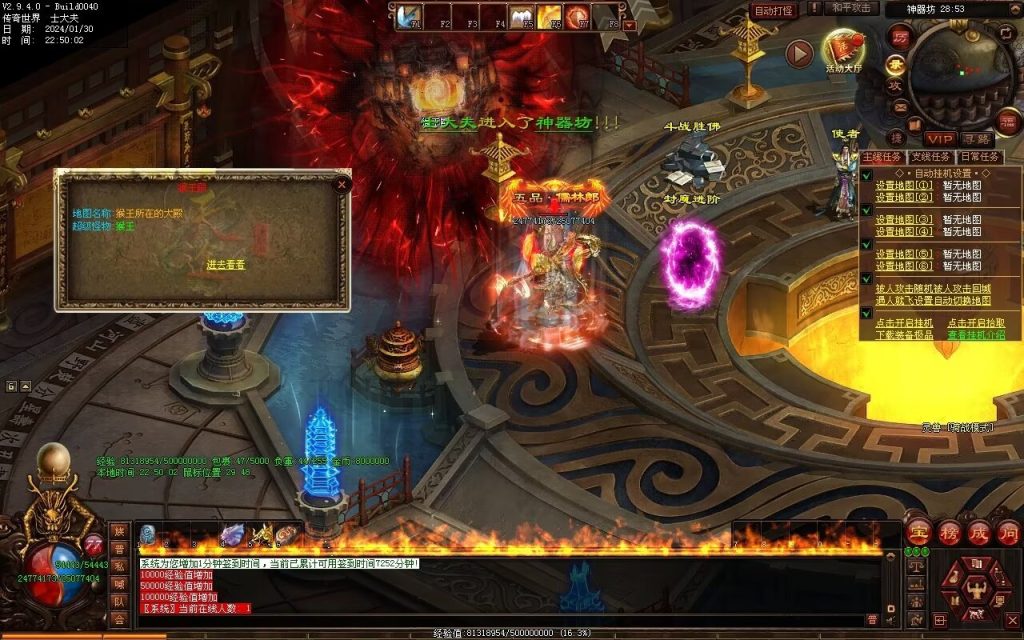1024x640 pixels.
Task: Click the 进去看看 link in the map panel
Action: click(226, 264)
